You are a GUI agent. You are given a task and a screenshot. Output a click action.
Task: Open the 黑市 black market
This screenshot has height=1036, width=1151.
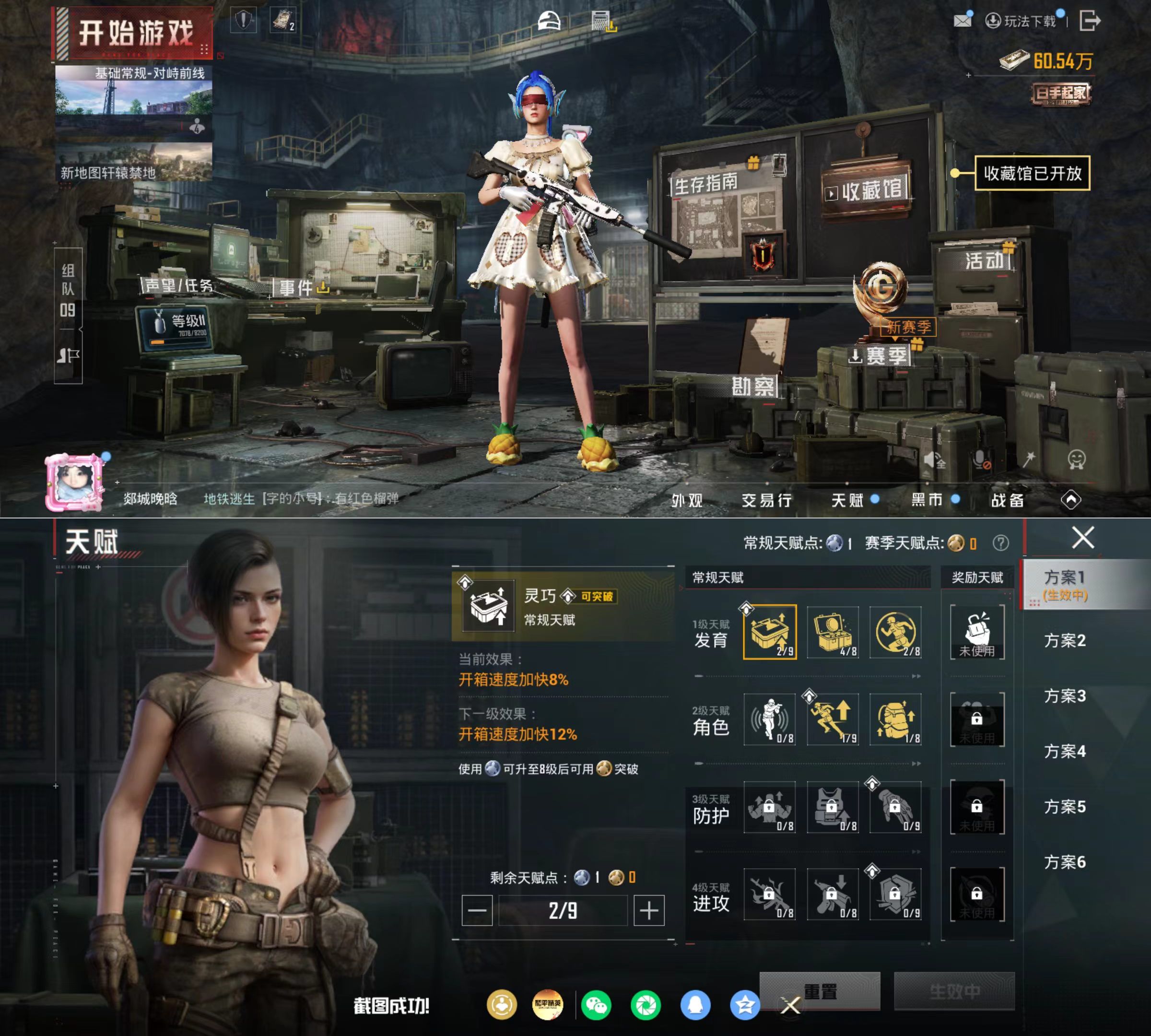(x=927, y=500)
